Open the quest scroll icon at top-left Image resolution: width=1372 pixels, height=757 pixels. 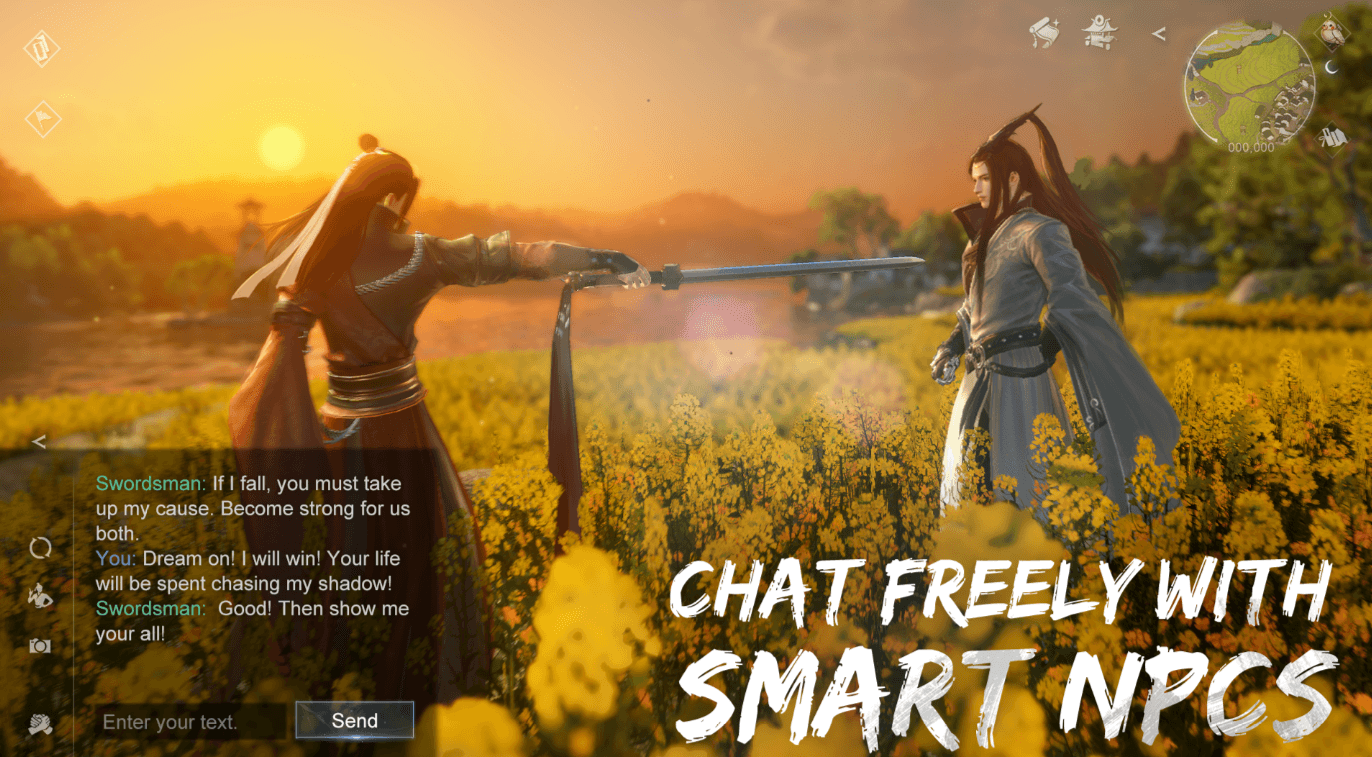[x=40, y=48]
